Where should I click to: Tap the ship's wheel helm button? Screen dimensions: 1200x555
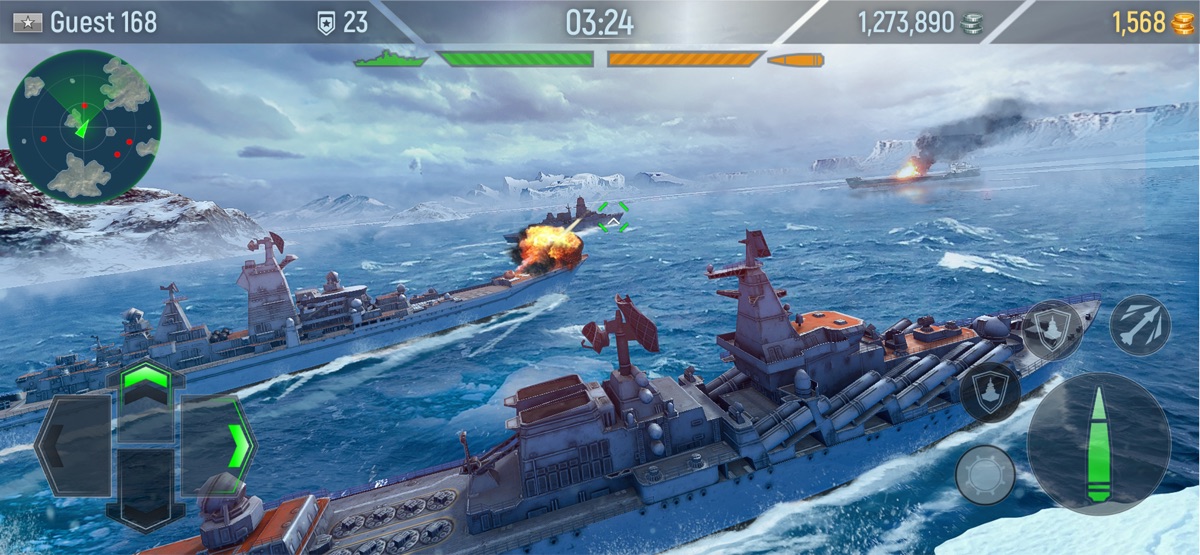pos(985,474)
